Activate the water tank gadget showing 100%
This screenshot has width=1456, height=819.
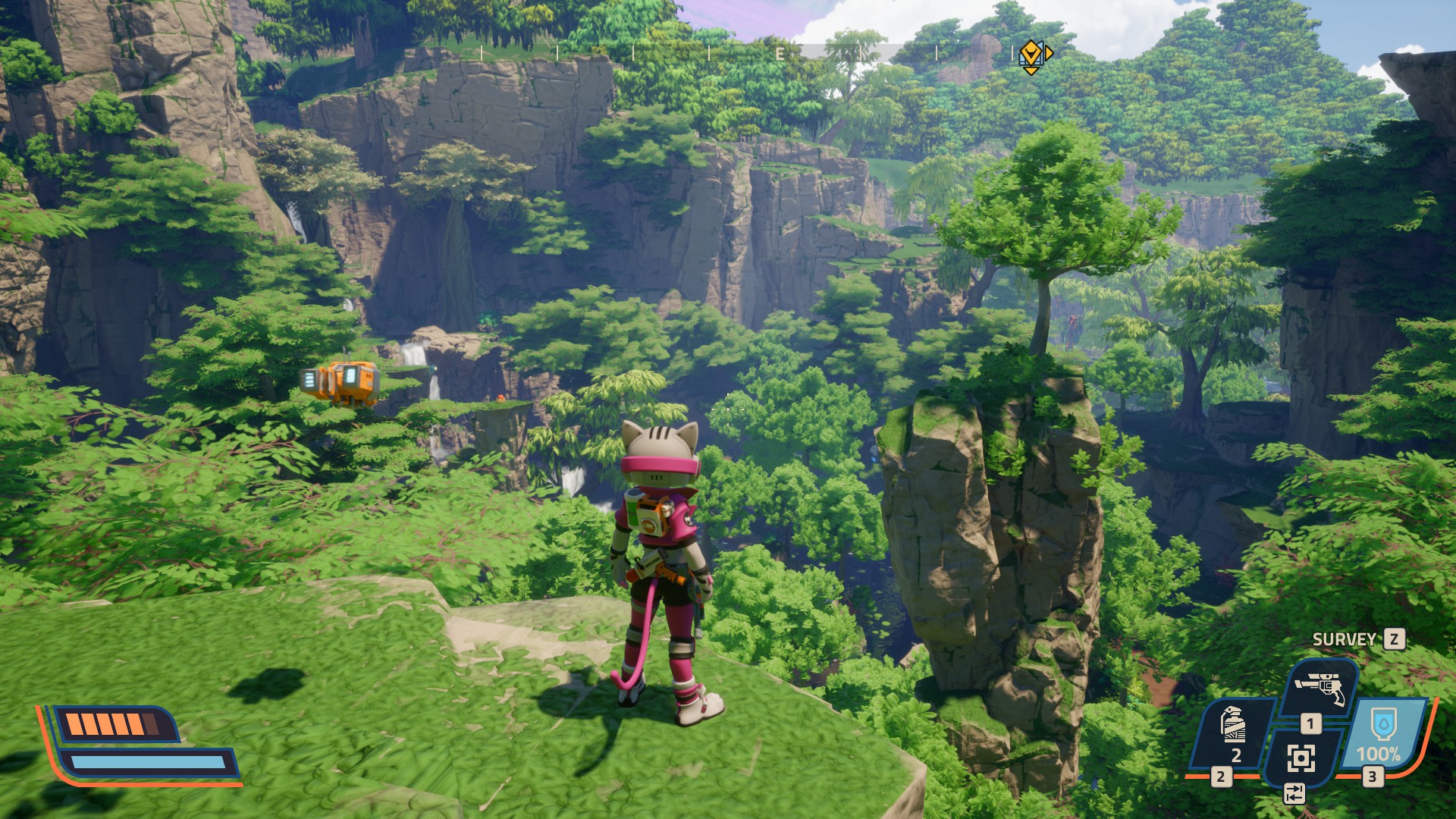(1379, 733)
